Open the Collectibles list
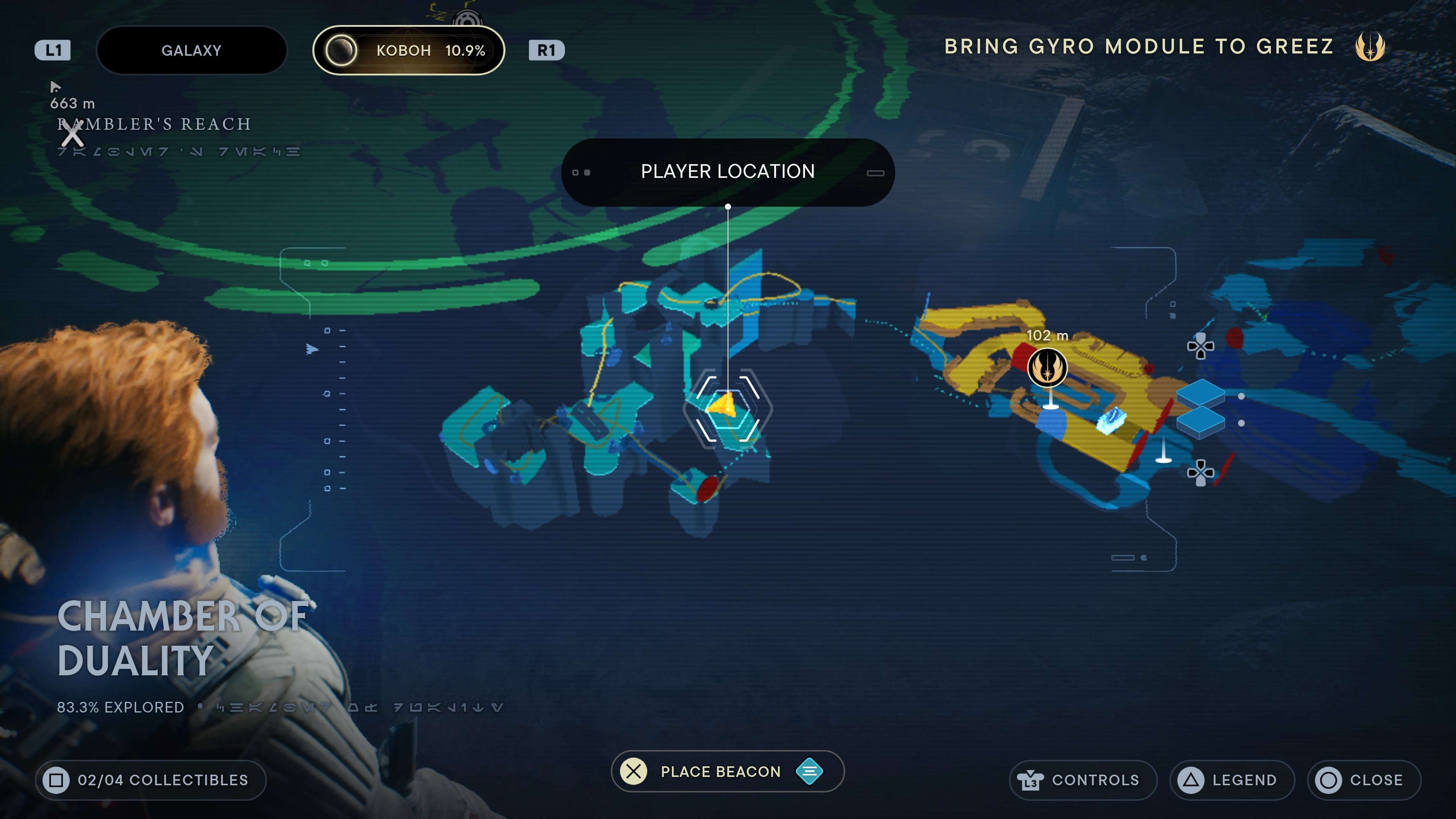Image resolution: width=1456 pixels, height=819 pixels. click(151, 780)
